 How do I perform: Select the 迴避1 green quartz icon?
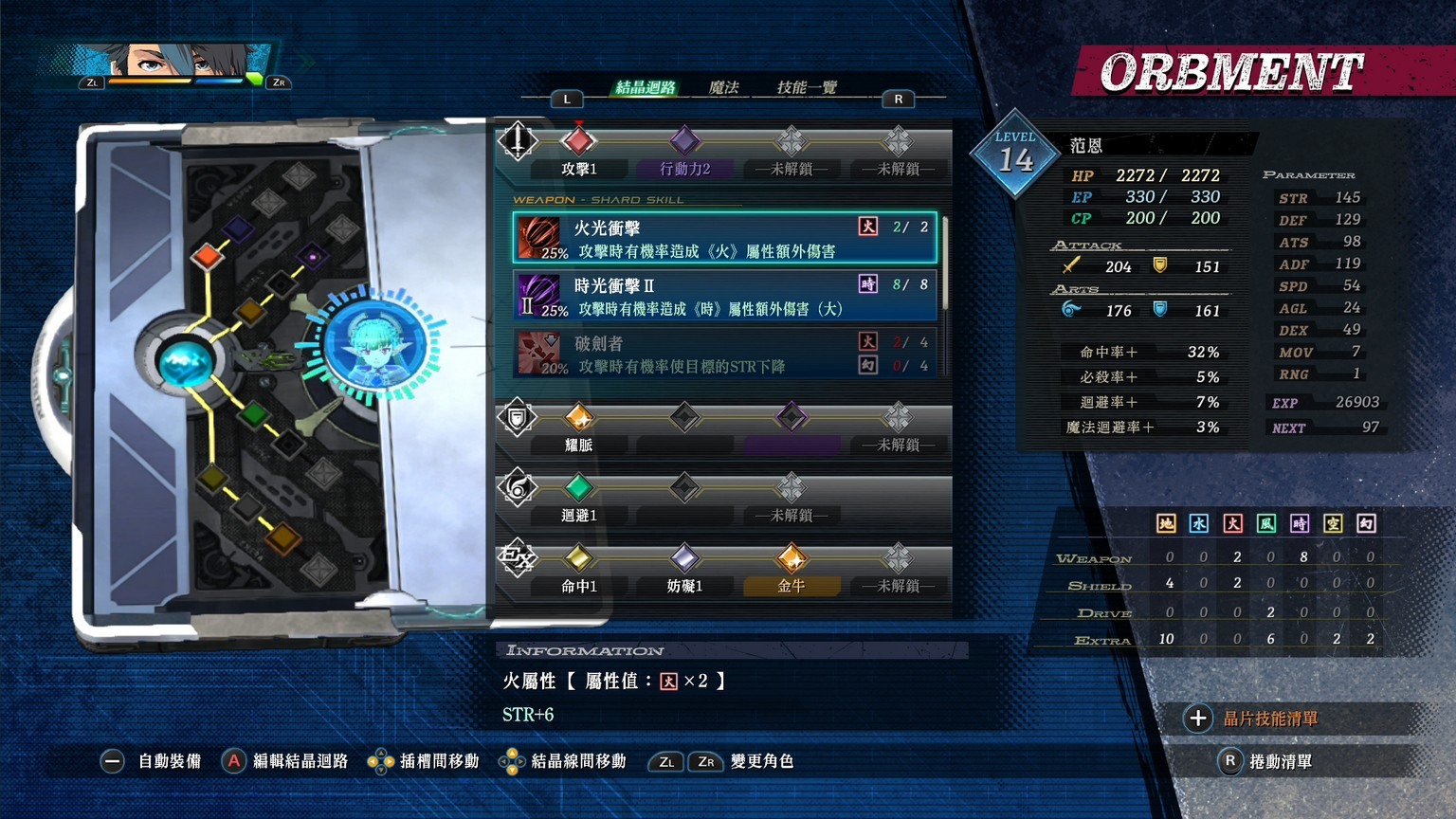tap(580, 488)
